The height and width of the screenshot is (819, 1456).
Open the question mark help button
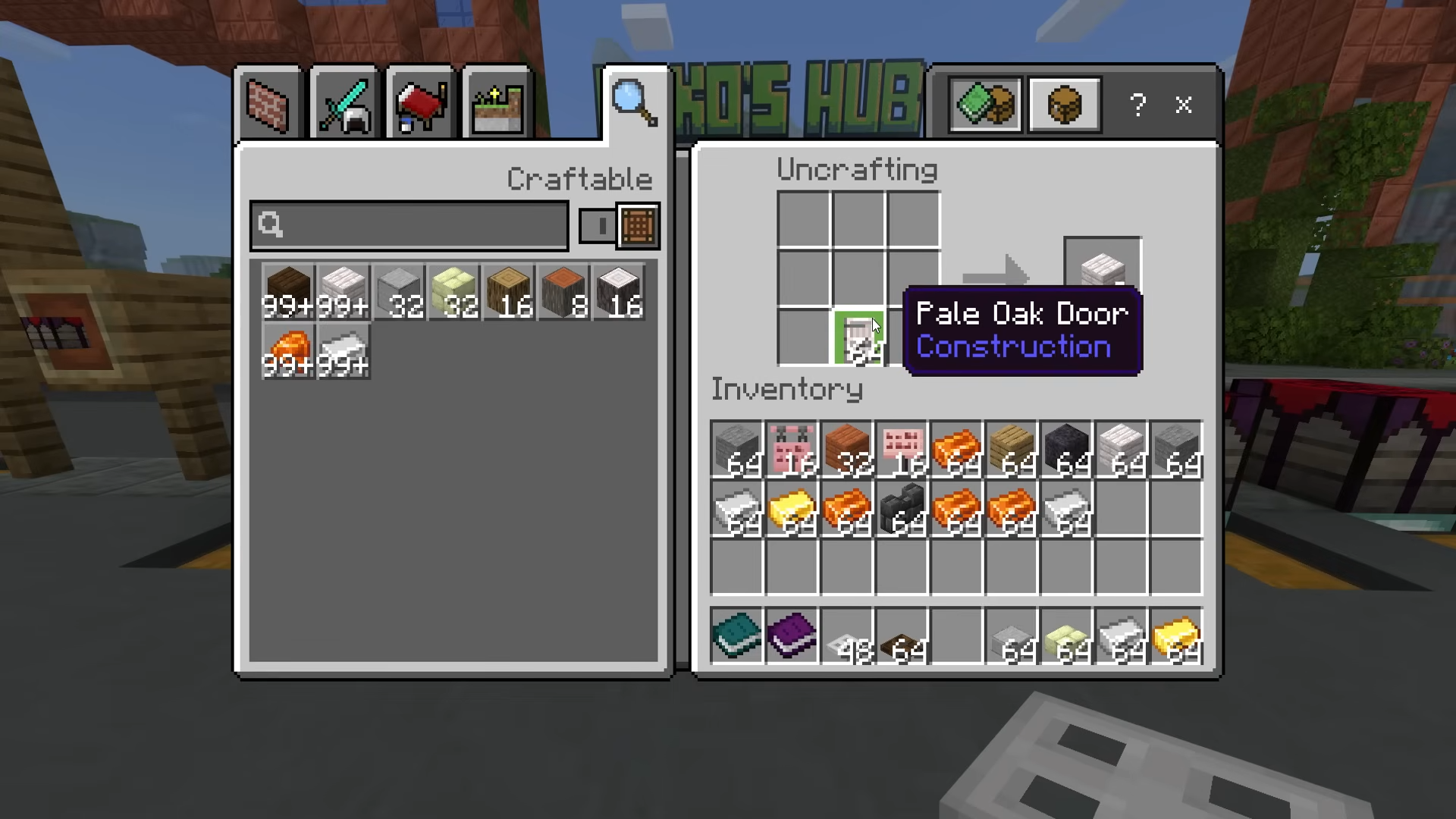coord(1137,105)
